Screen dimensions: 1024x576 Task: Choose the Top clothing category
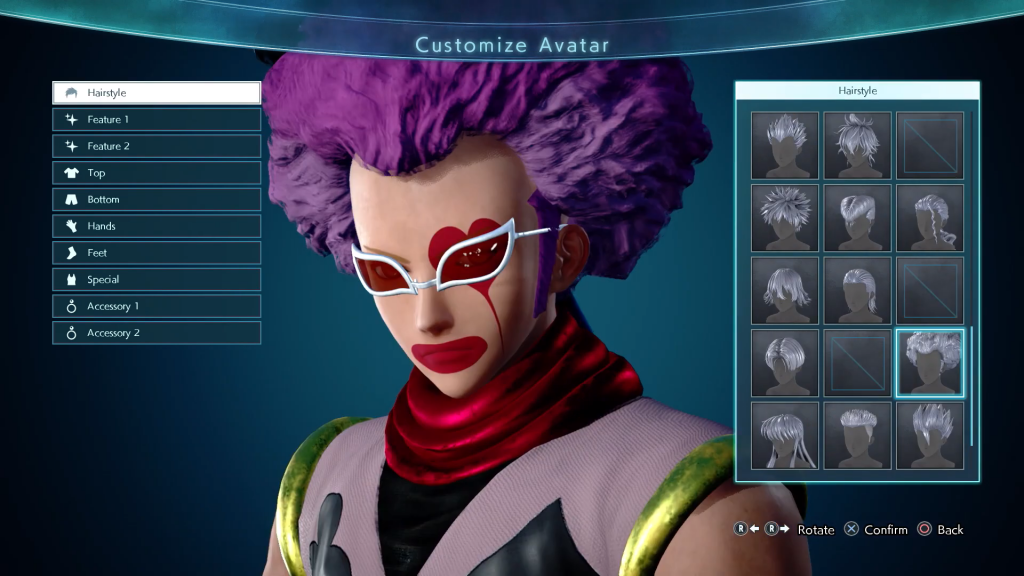[x=157, y=173]
